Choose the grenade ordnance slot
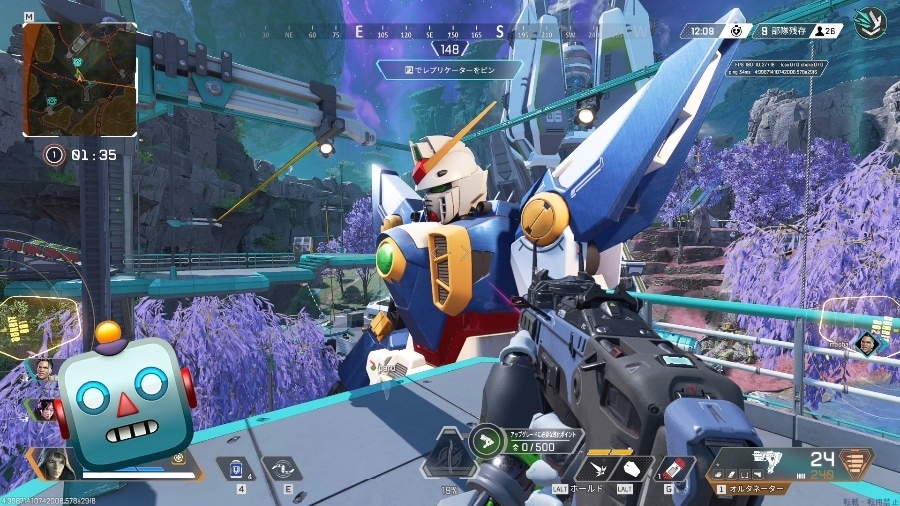Viewport: 900px width, 506px height. 677,469
